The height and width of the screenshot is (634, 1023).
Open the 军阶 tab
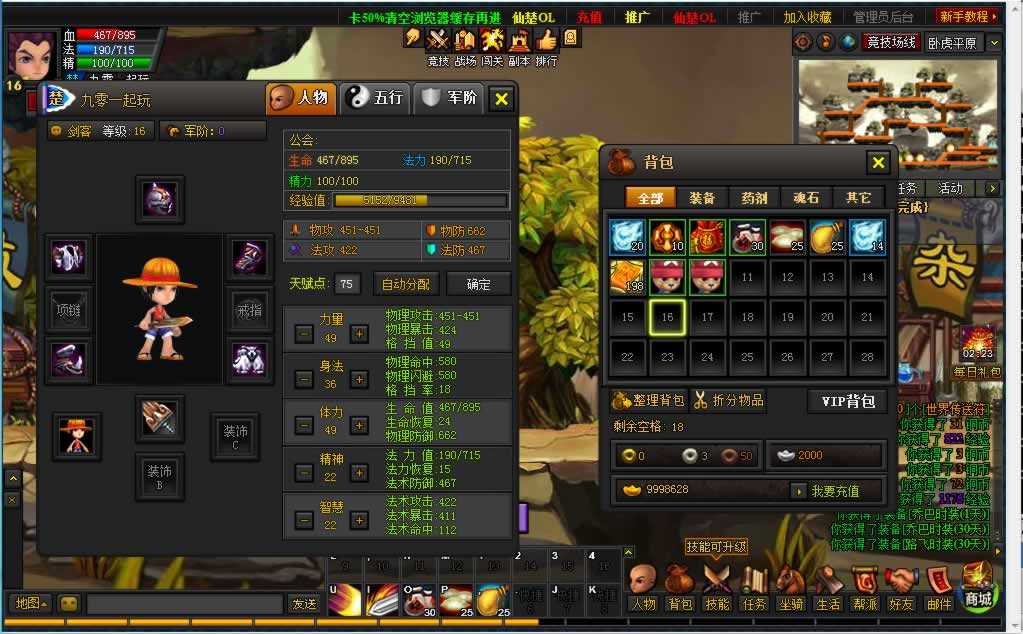coord(448,98)
